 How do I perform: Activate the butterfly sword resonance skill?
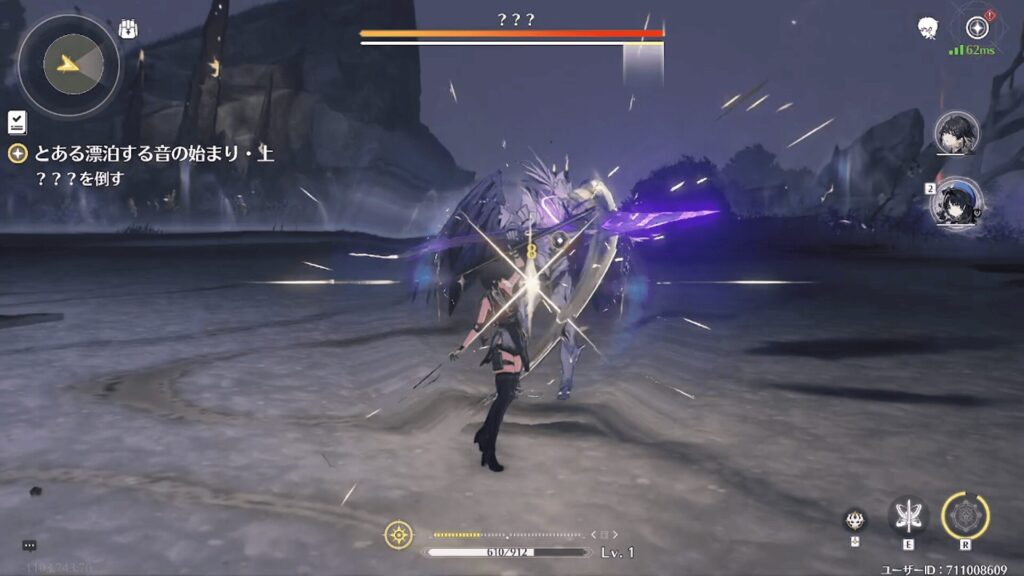point(908,516)
